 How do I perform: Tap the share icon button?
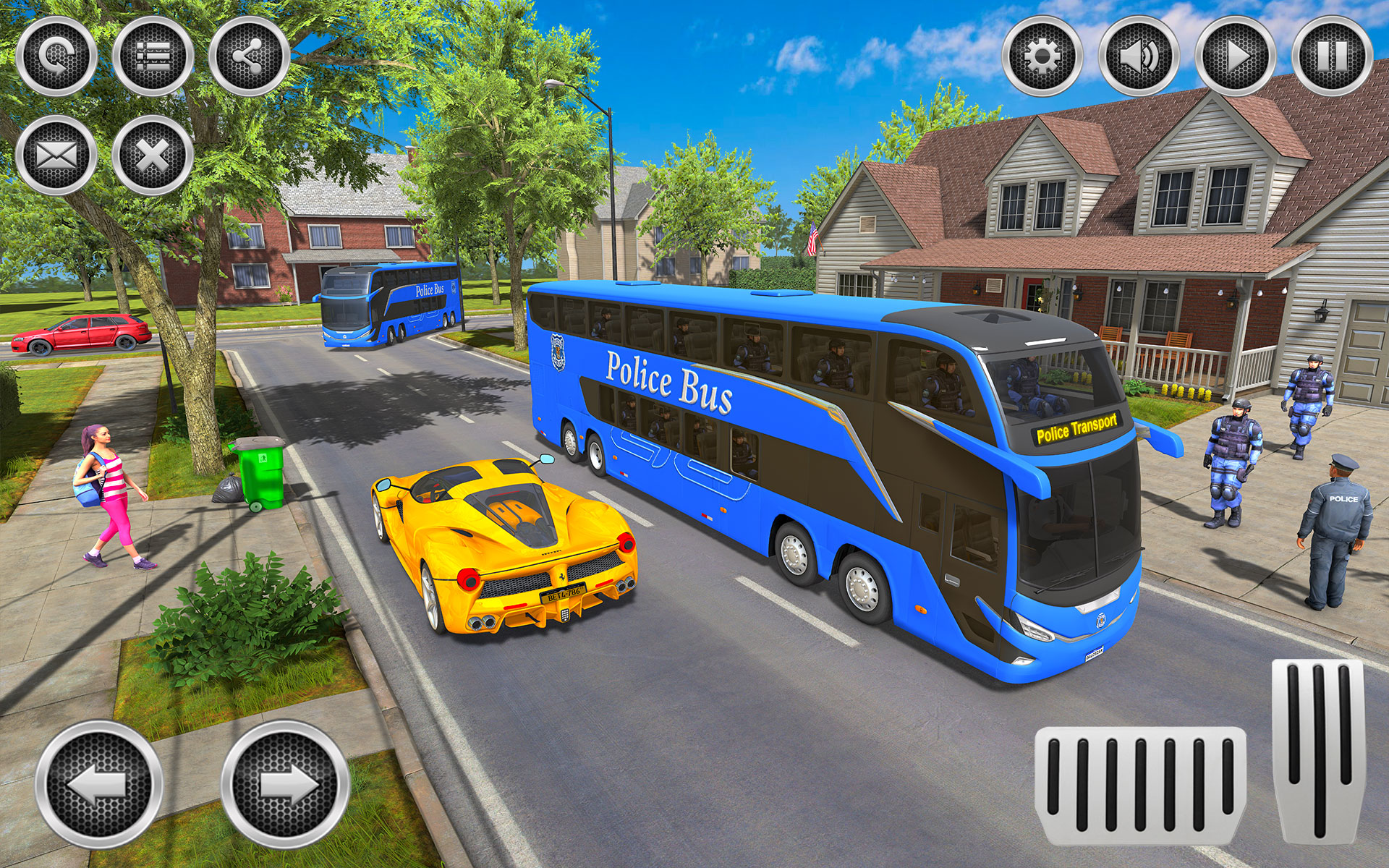click(x=249, y=56)
